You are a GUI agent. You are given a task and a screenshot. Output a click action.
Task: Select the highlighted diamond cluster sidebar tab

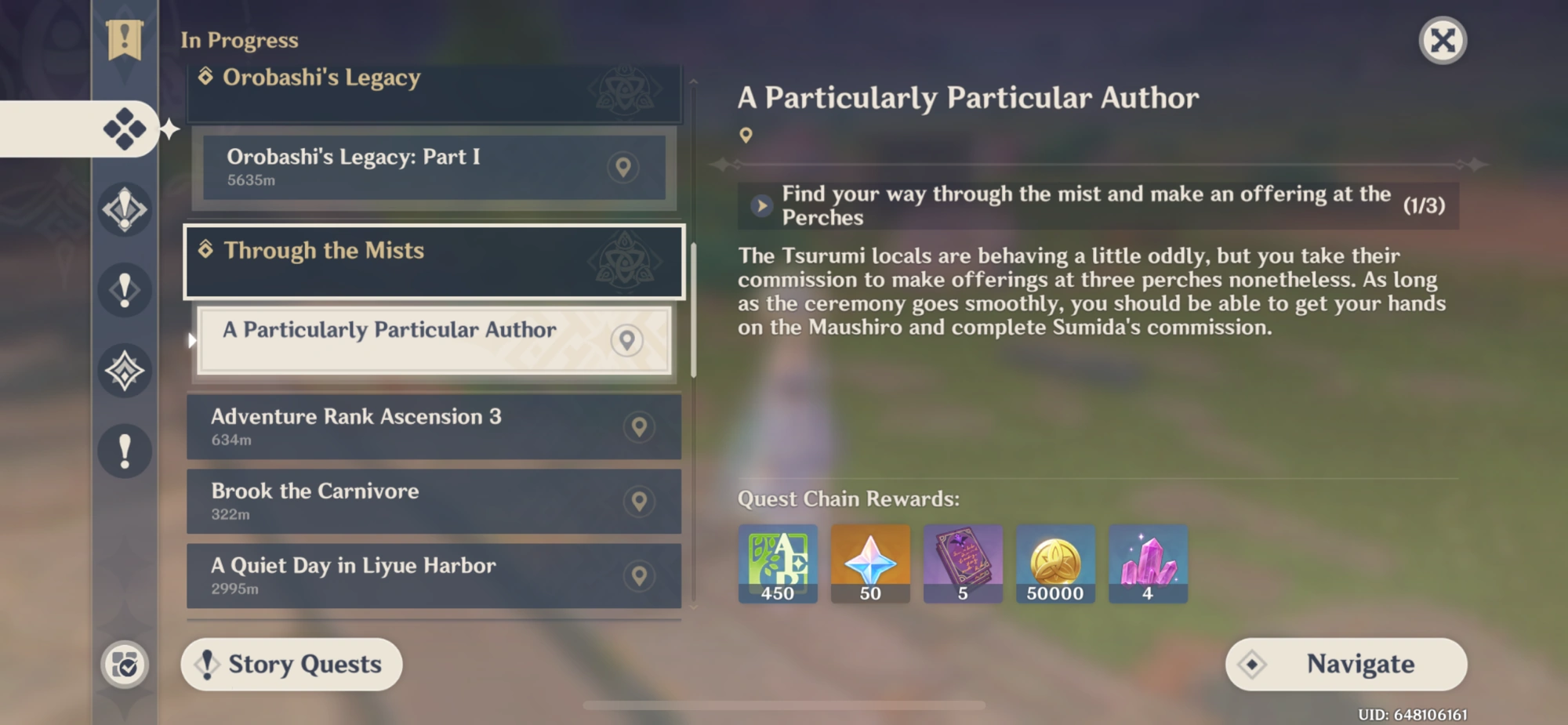coord(125,129)
